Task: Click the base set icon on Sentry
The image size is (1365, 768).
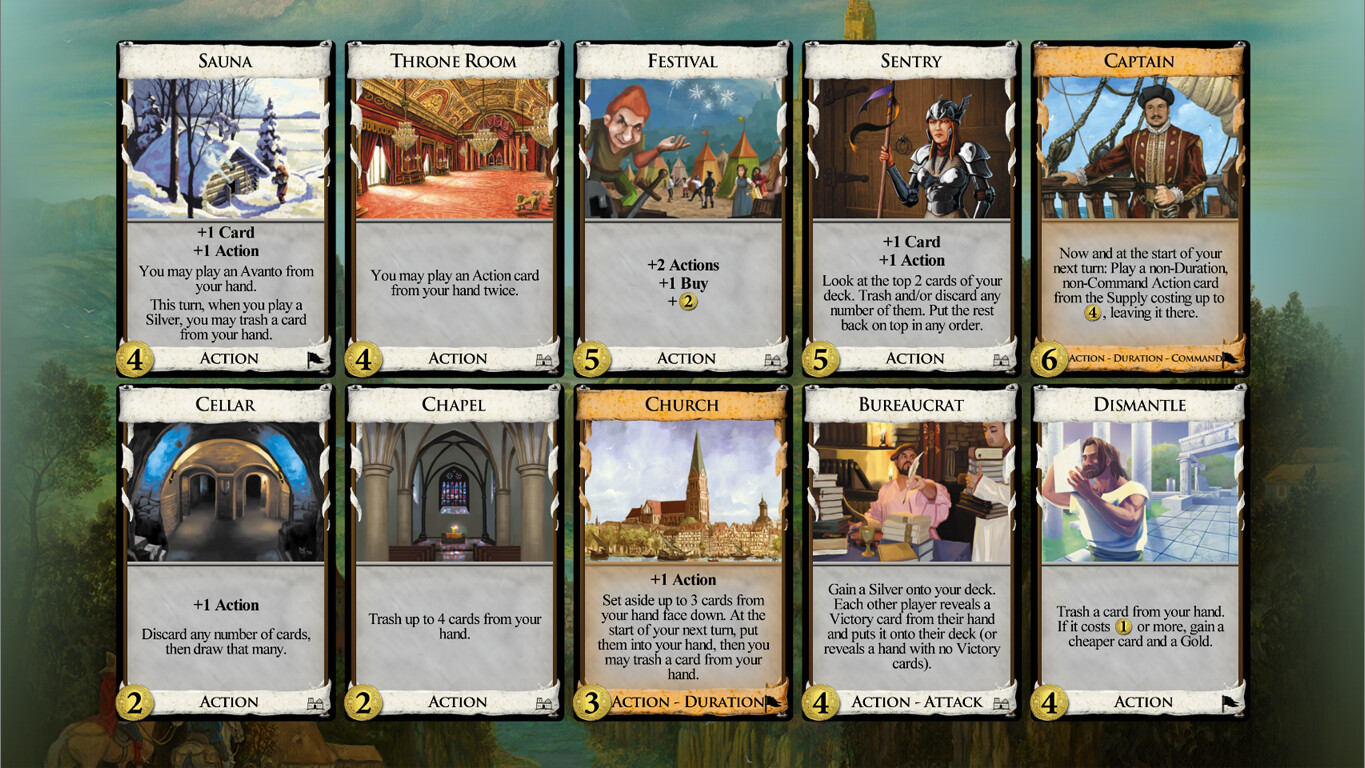Action: tap(1001, 358)
